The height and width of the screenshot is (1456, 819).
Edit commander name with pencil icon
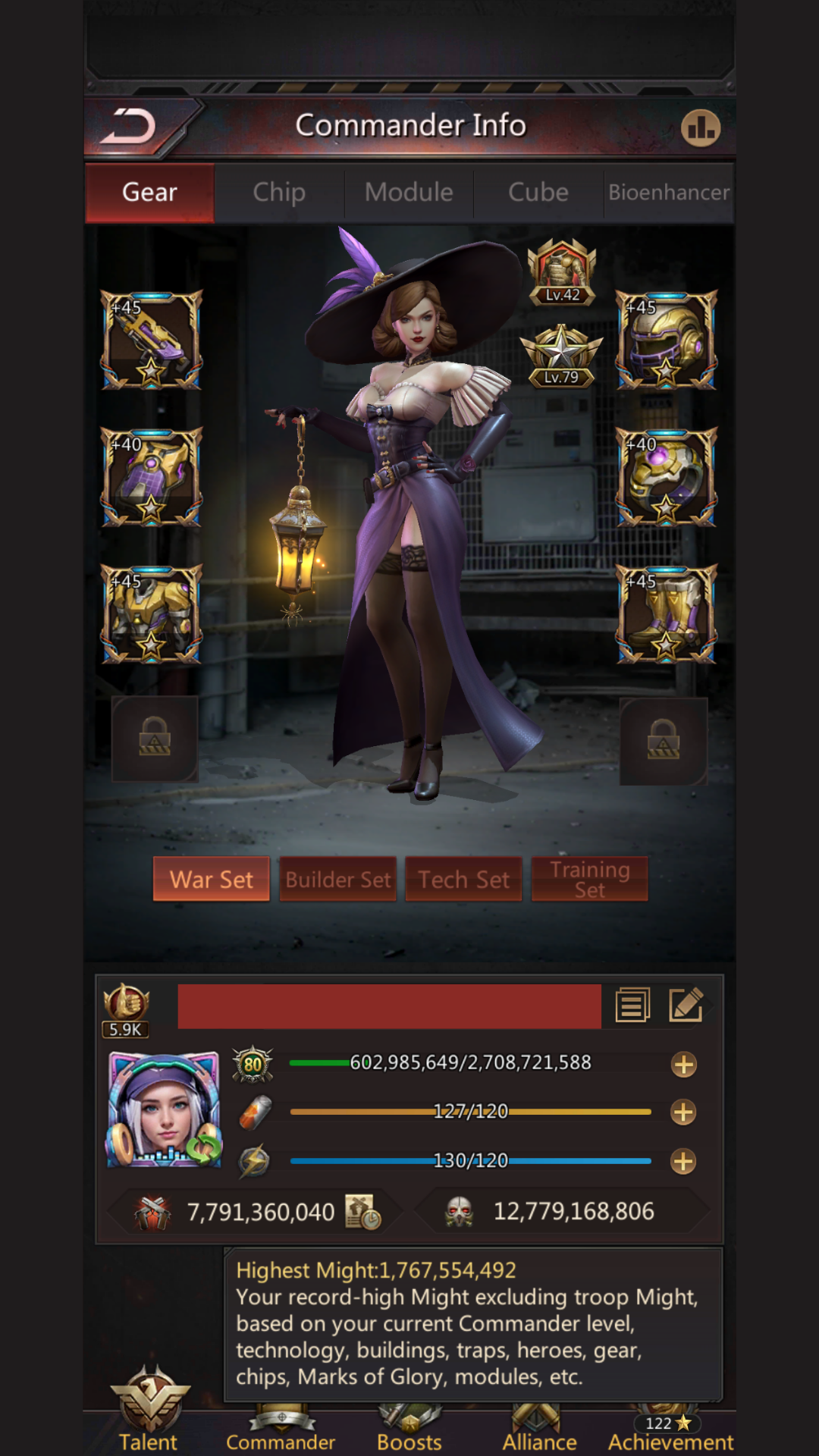coord(686,1006)
